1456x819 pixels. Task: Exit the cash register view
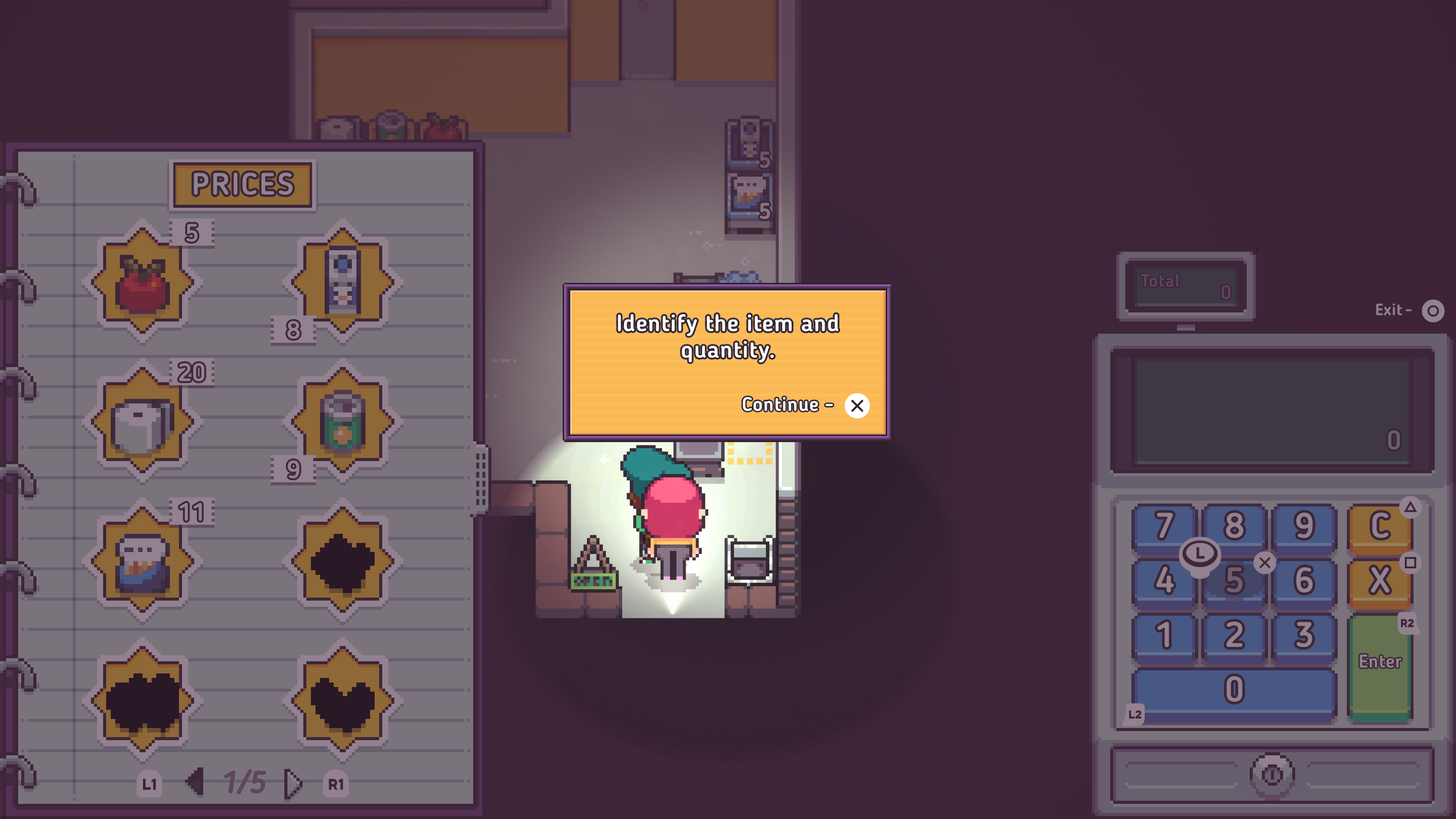tap(1432, 310)
